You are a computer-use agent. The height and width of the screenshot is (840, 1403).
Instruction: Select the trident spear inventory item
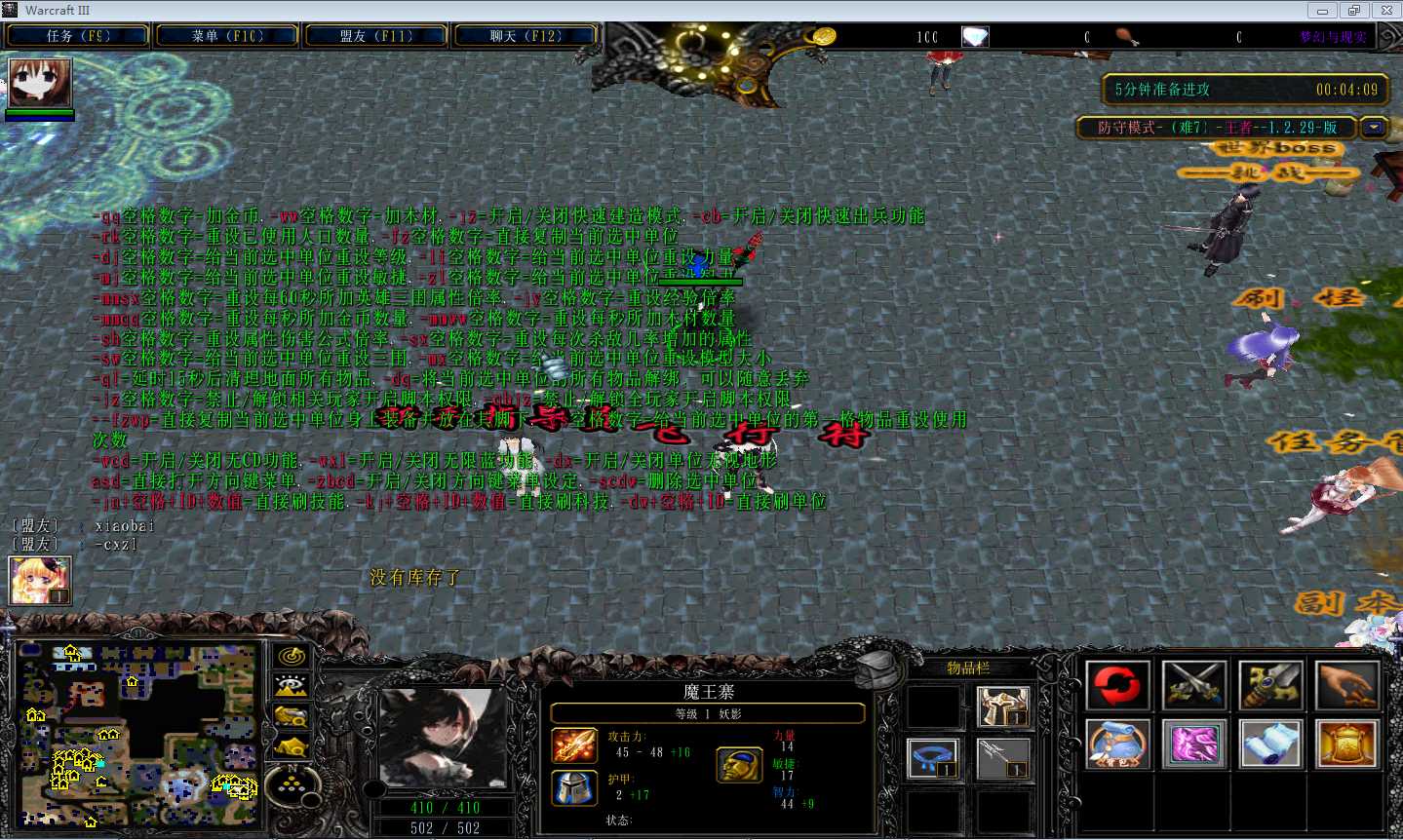(1003, 758)
